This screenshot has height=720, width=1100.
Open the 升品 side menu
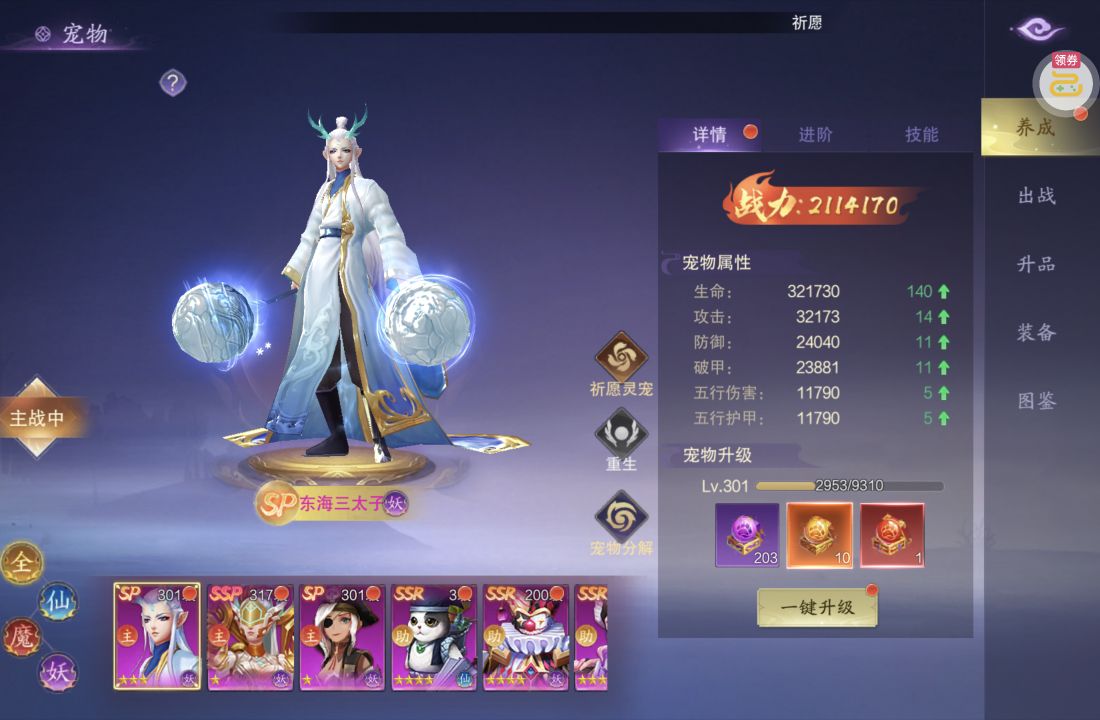pos(1037,264)
